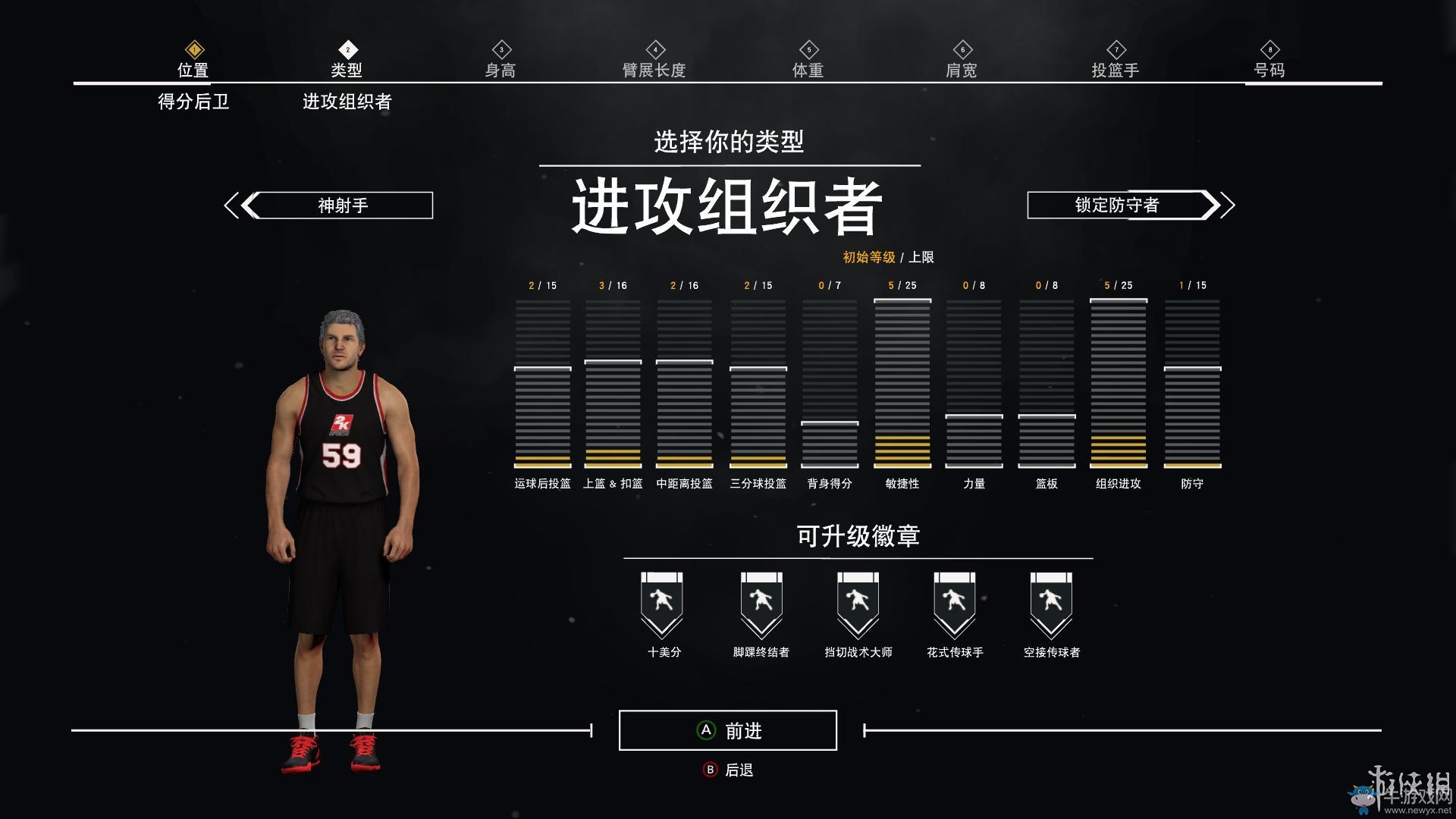
Task: Click the A button prompt beside 前进
Action: tap(705, 730)
